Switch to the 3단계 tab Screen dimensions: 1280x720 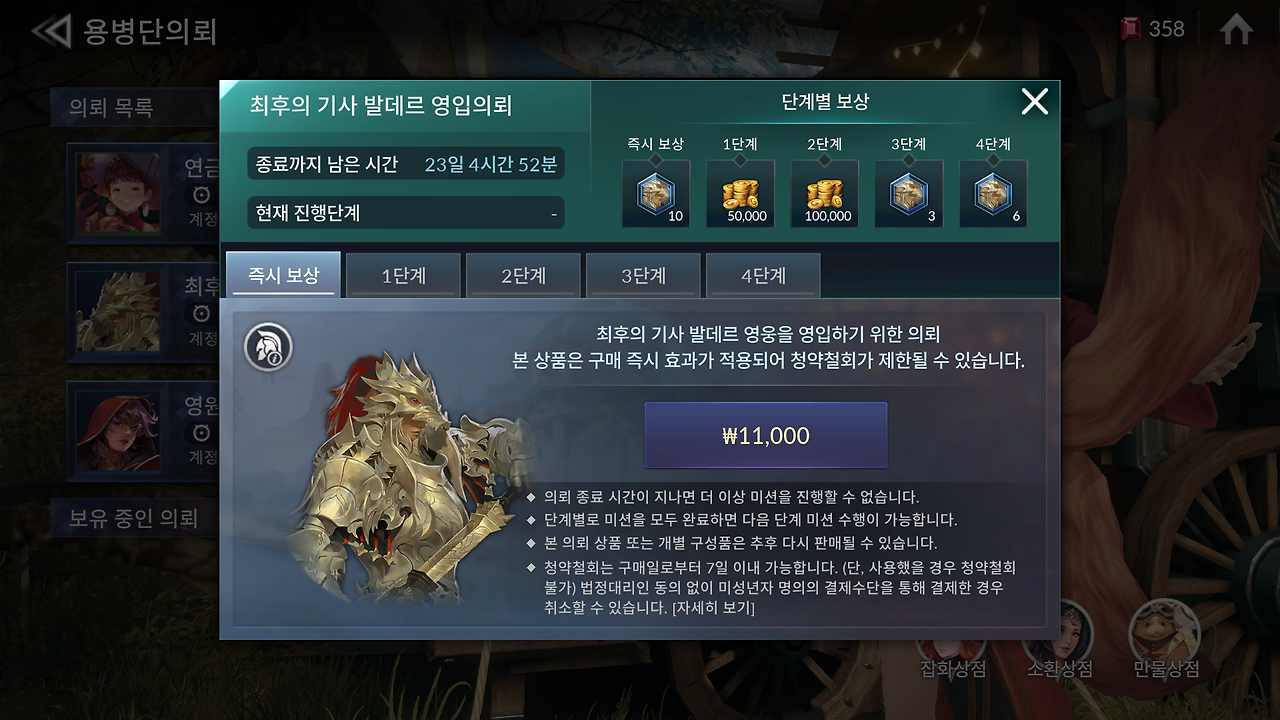tap(643, 275)
